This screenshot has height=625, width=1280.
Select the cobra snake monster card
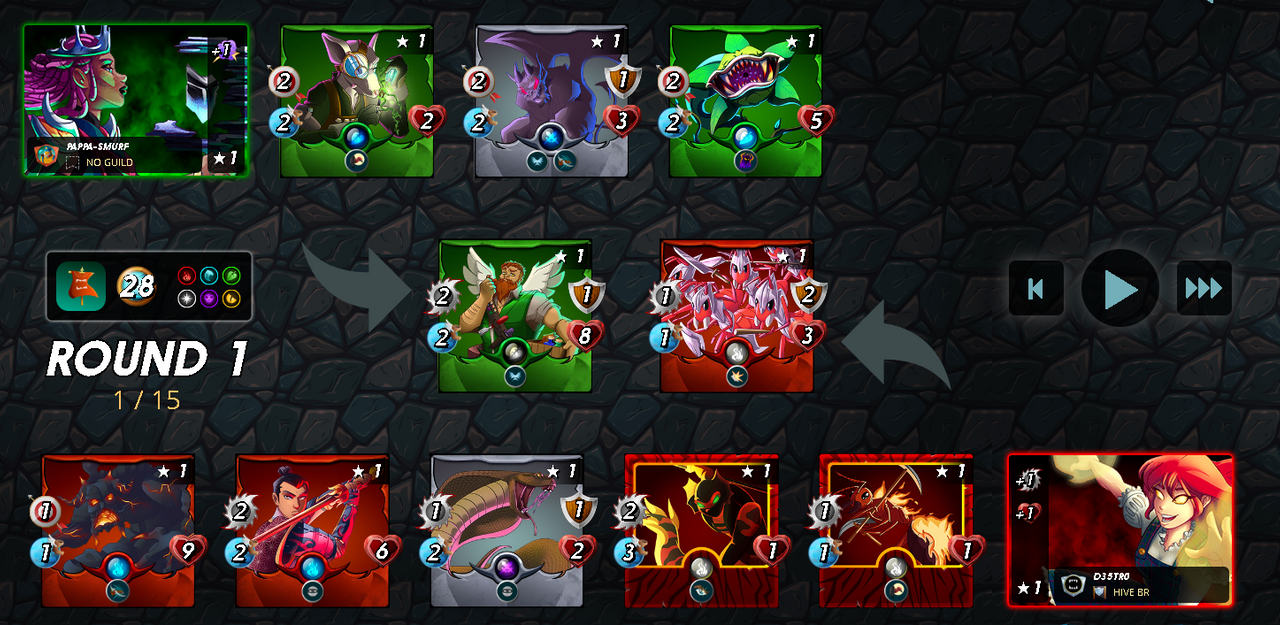pyautogui.click(x=507, y=530)
